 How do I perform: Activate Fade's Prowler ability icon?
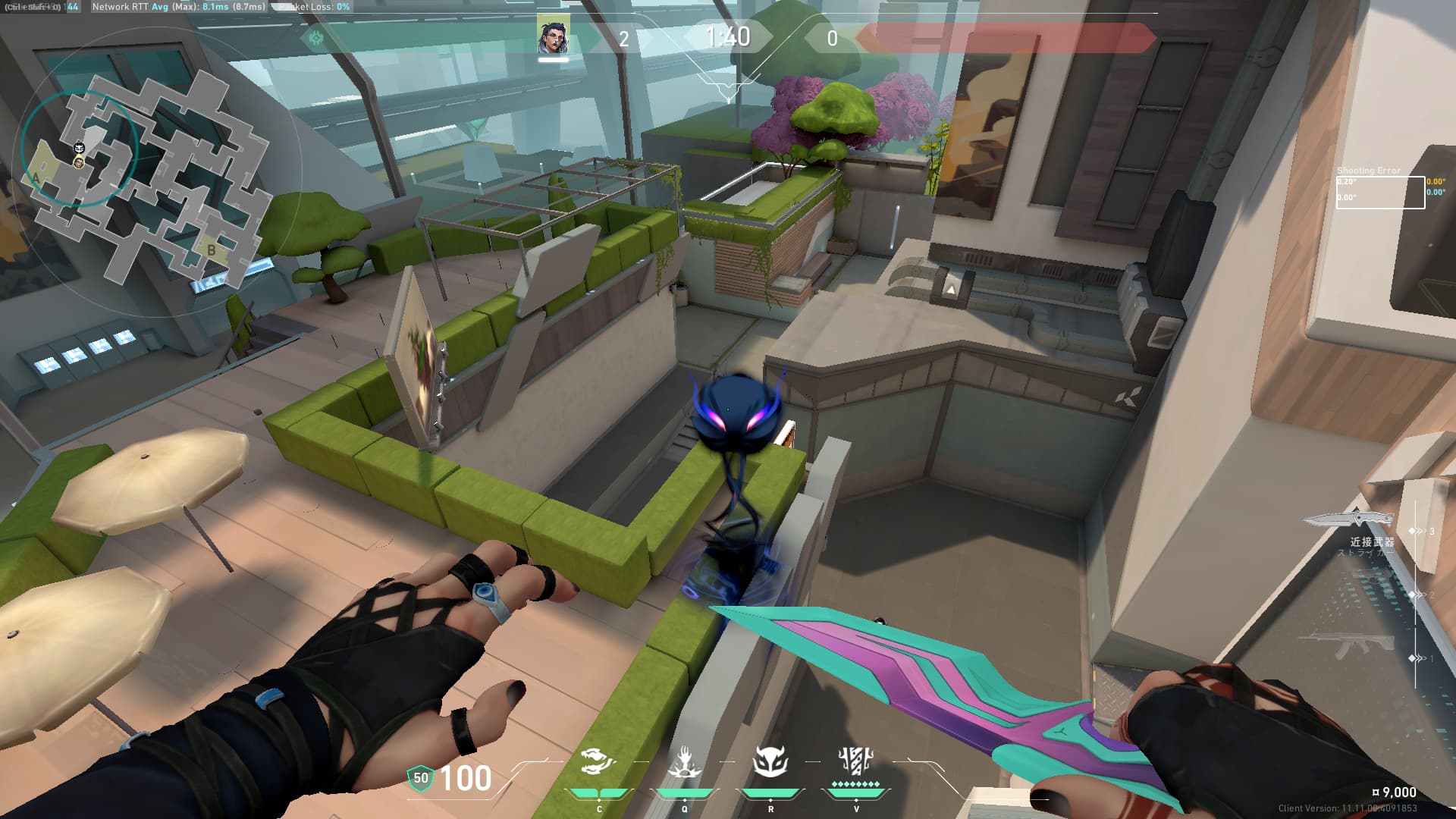tap(599, 762)
